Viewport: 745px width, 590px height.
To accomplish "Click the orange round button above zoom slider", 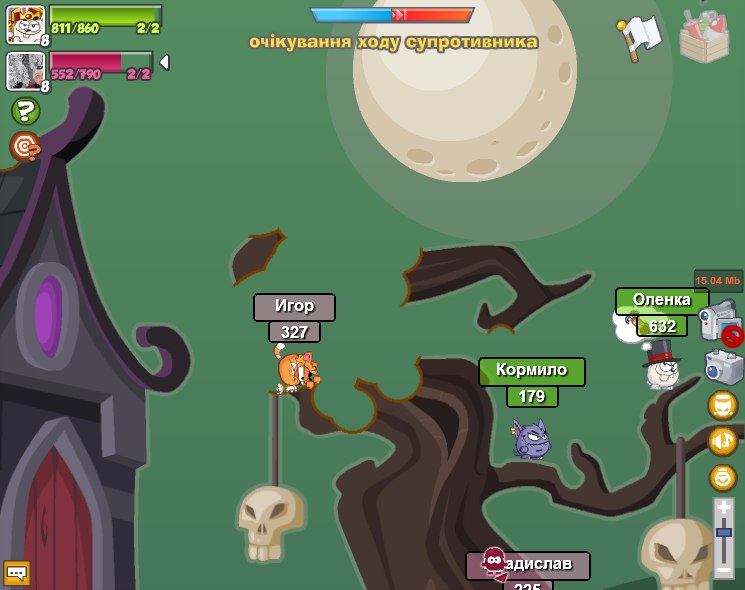I will (722, 478).
